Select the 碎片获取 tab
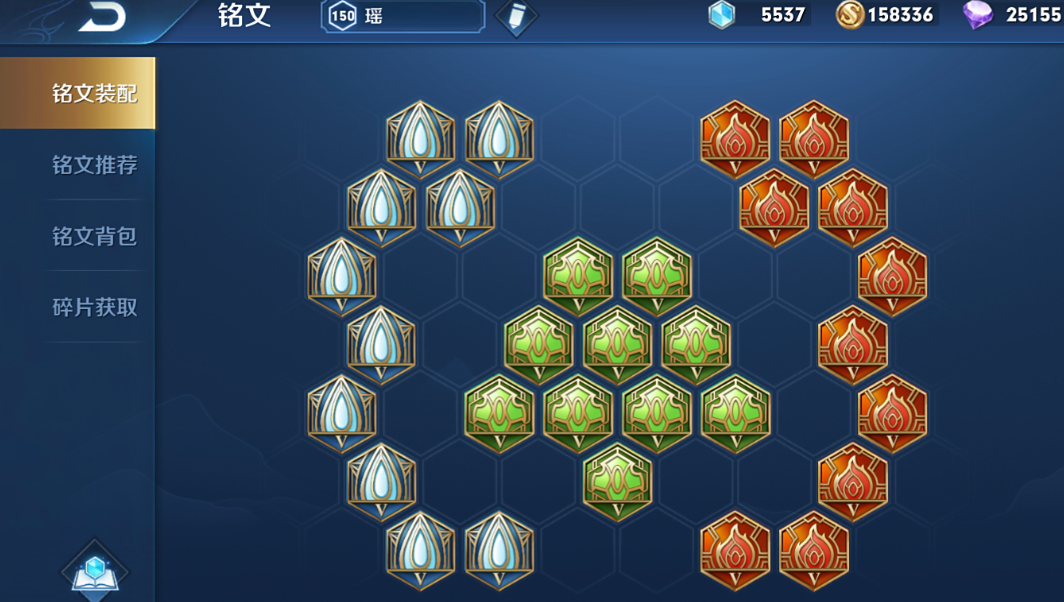 point(94,307)
